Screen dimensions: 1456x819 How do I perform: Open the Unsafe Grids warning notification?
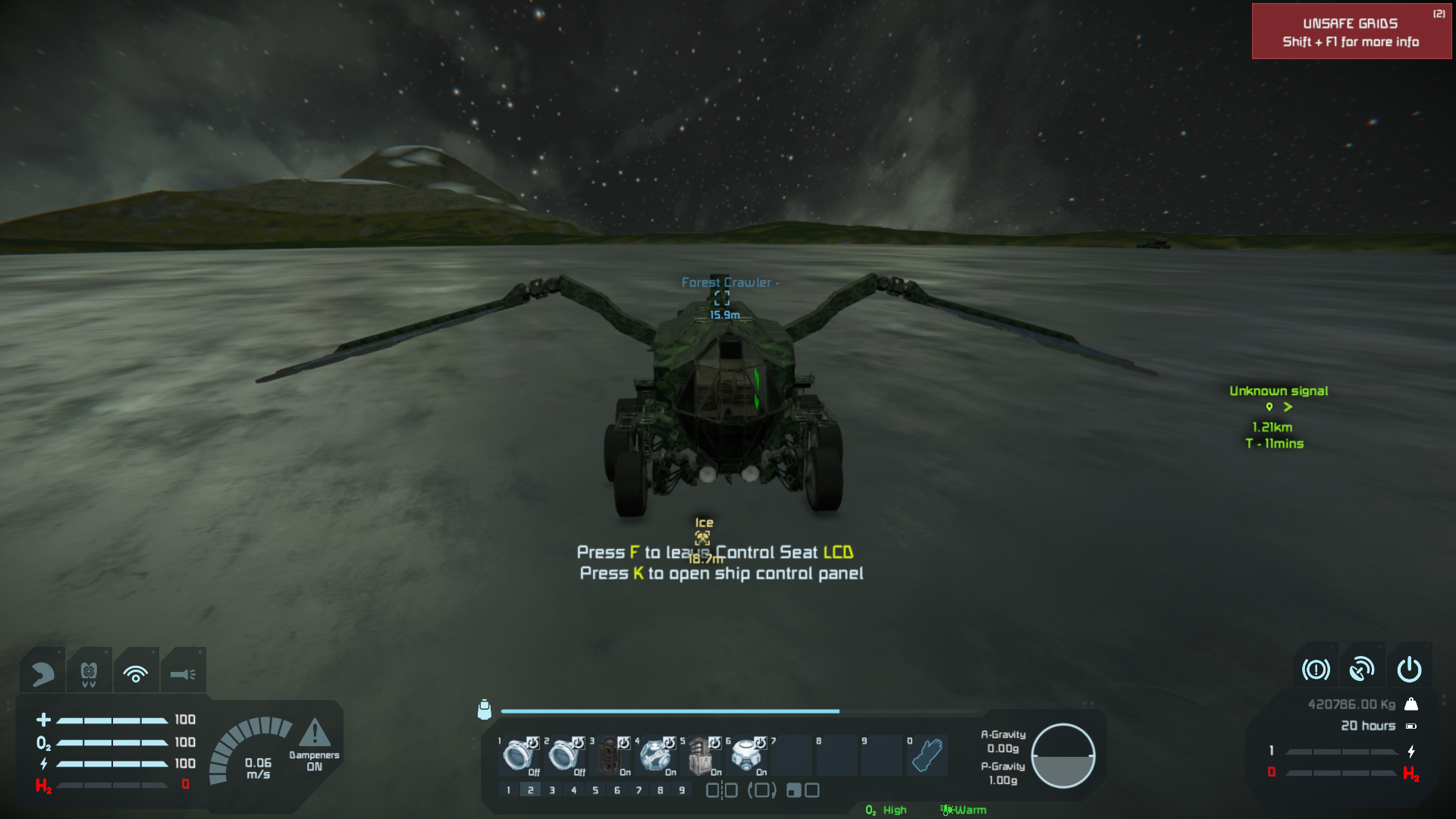click(x=1351, y=32)
